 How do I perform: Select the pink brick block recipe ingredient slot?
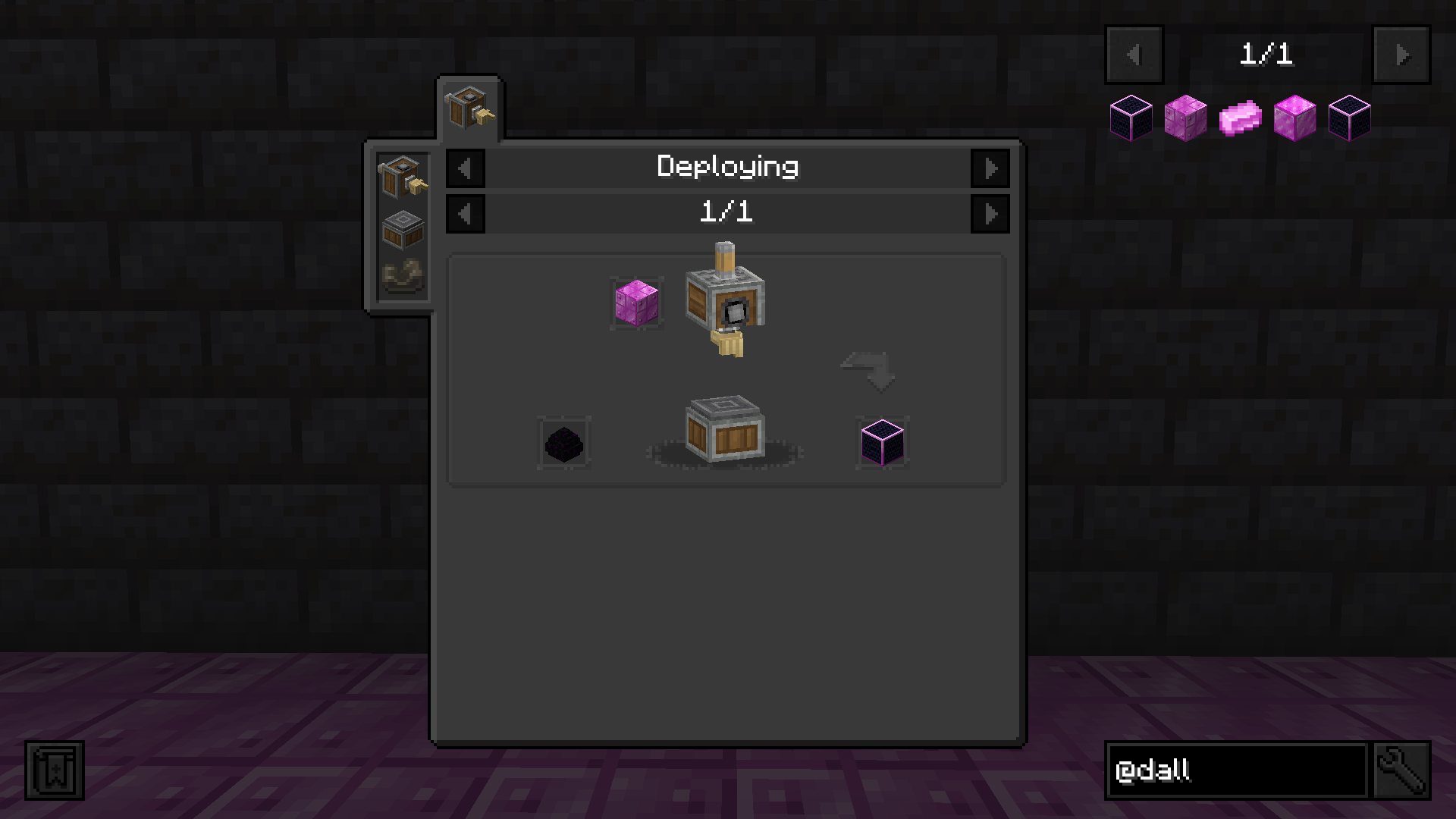637,303
